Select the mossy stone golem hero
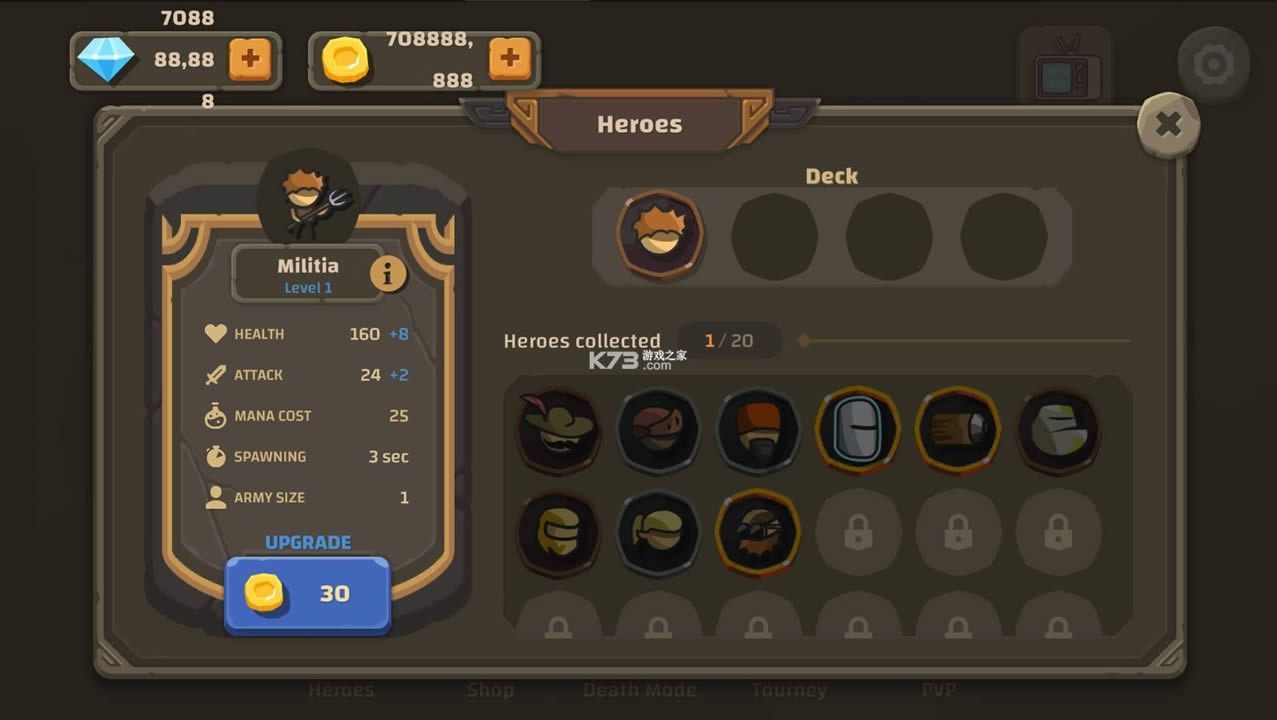The width and height of the screenshot is (1277, 720). (x=1058, y=431)
